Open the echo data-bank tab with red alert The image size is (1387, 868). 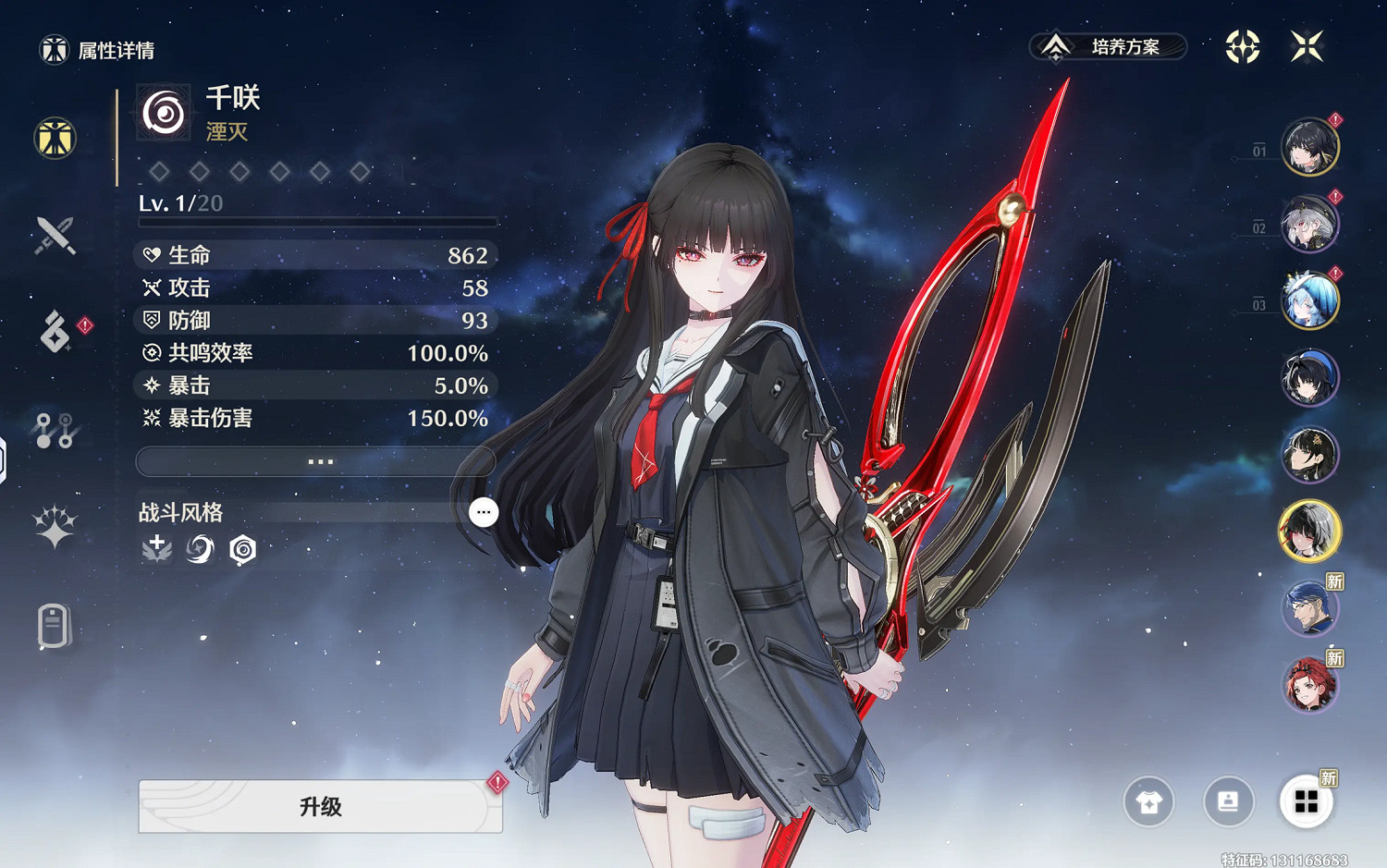[55, 332]
